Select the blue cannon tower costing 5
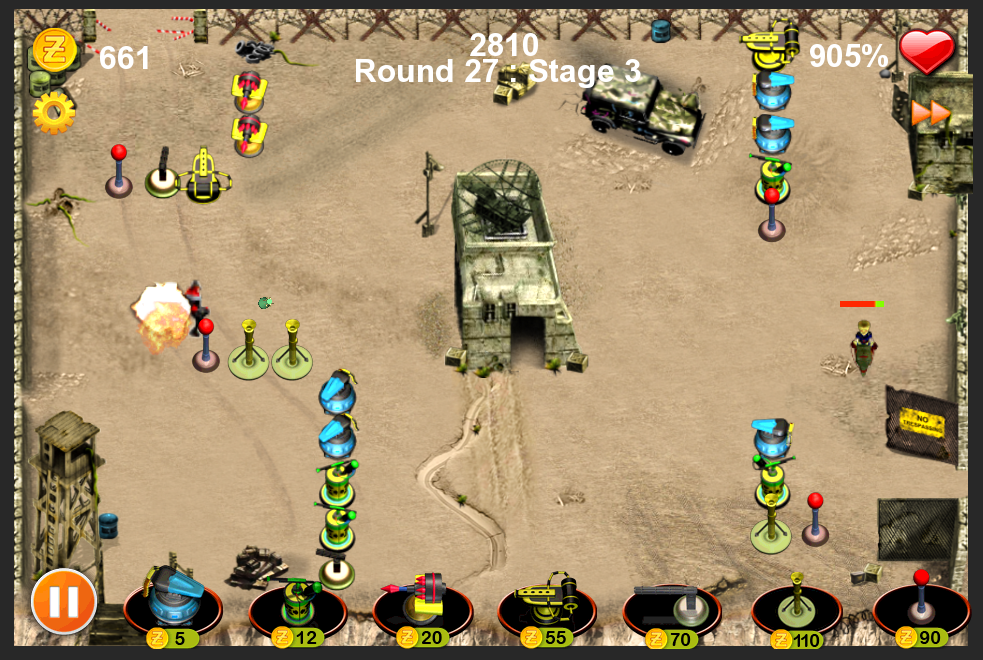983x660 pixels. [172, 601]
